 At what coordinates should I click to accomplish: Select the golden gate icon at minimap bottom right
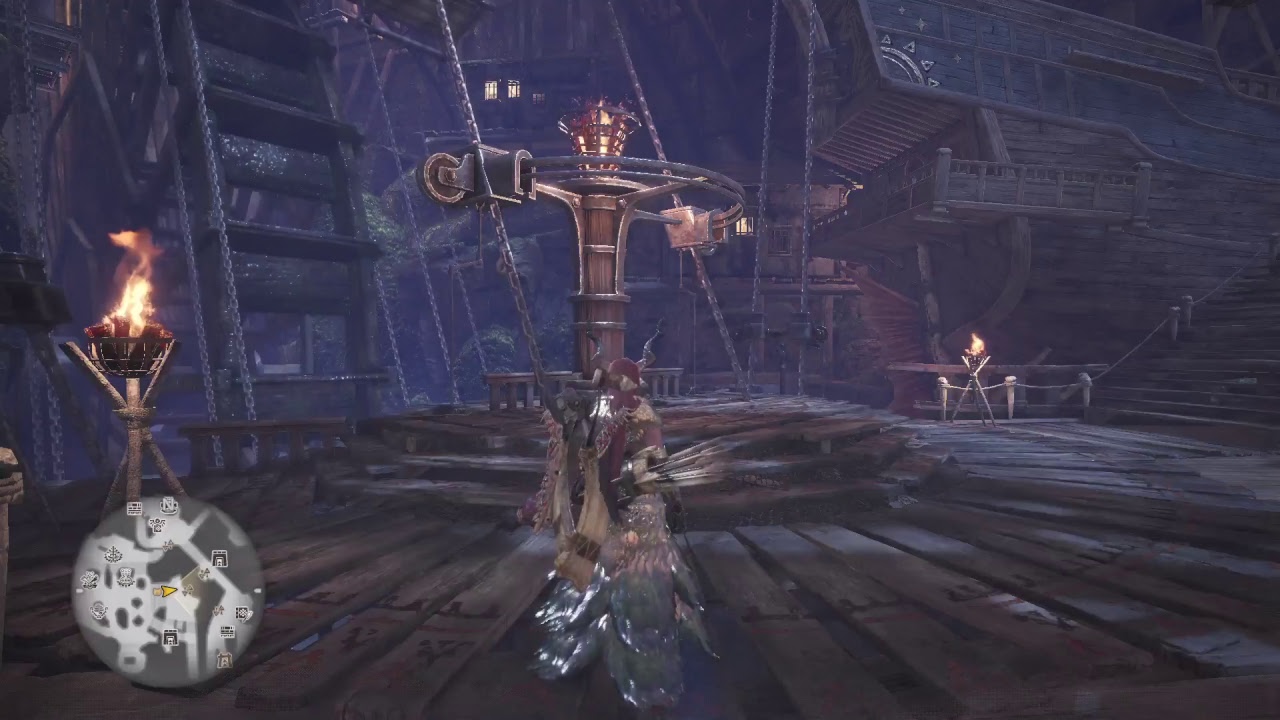(224, 659)
